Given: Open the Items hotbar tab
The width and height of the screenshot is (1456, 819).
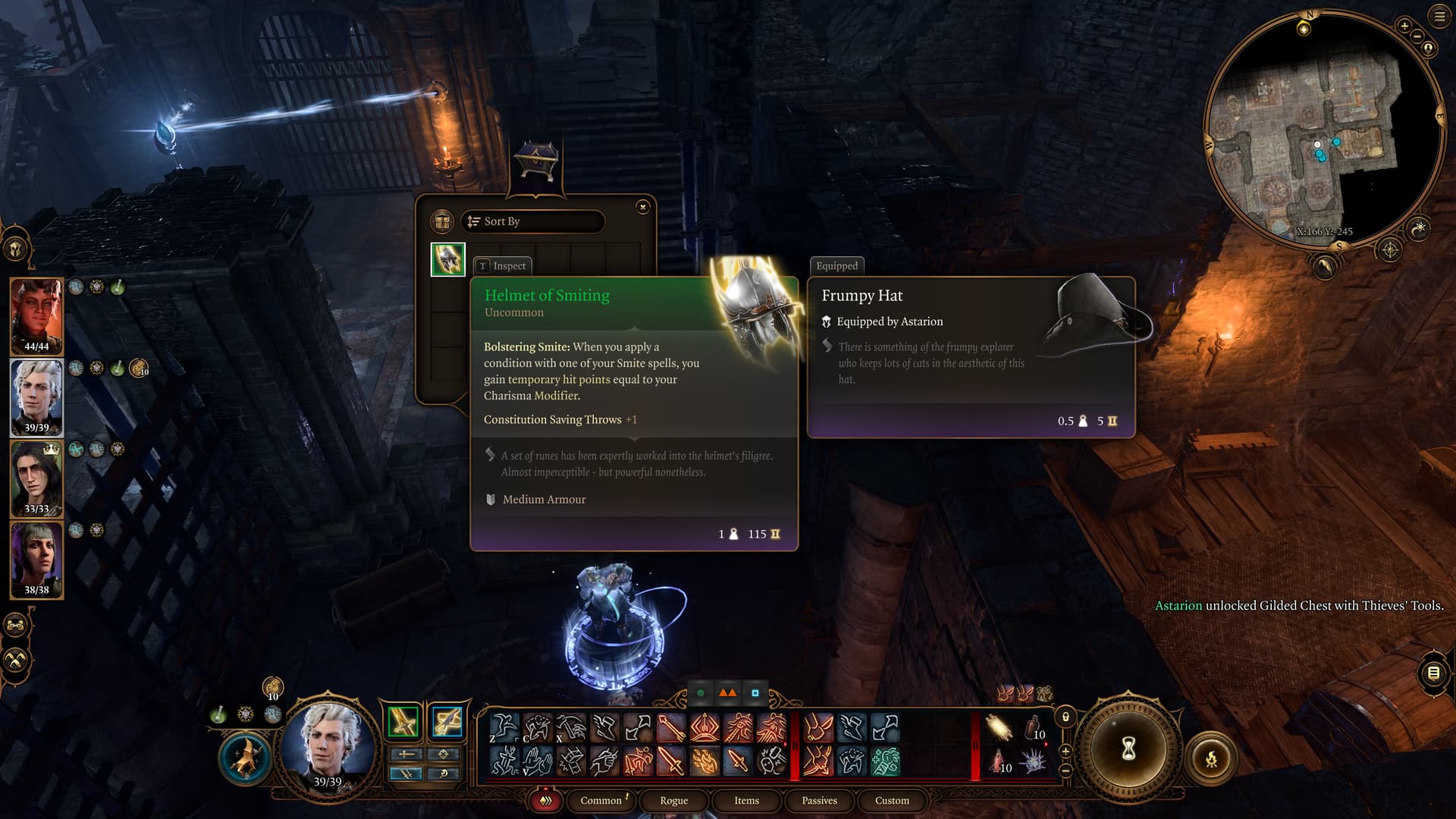Looking at the screenshot, I should click(x=746, y=800).
